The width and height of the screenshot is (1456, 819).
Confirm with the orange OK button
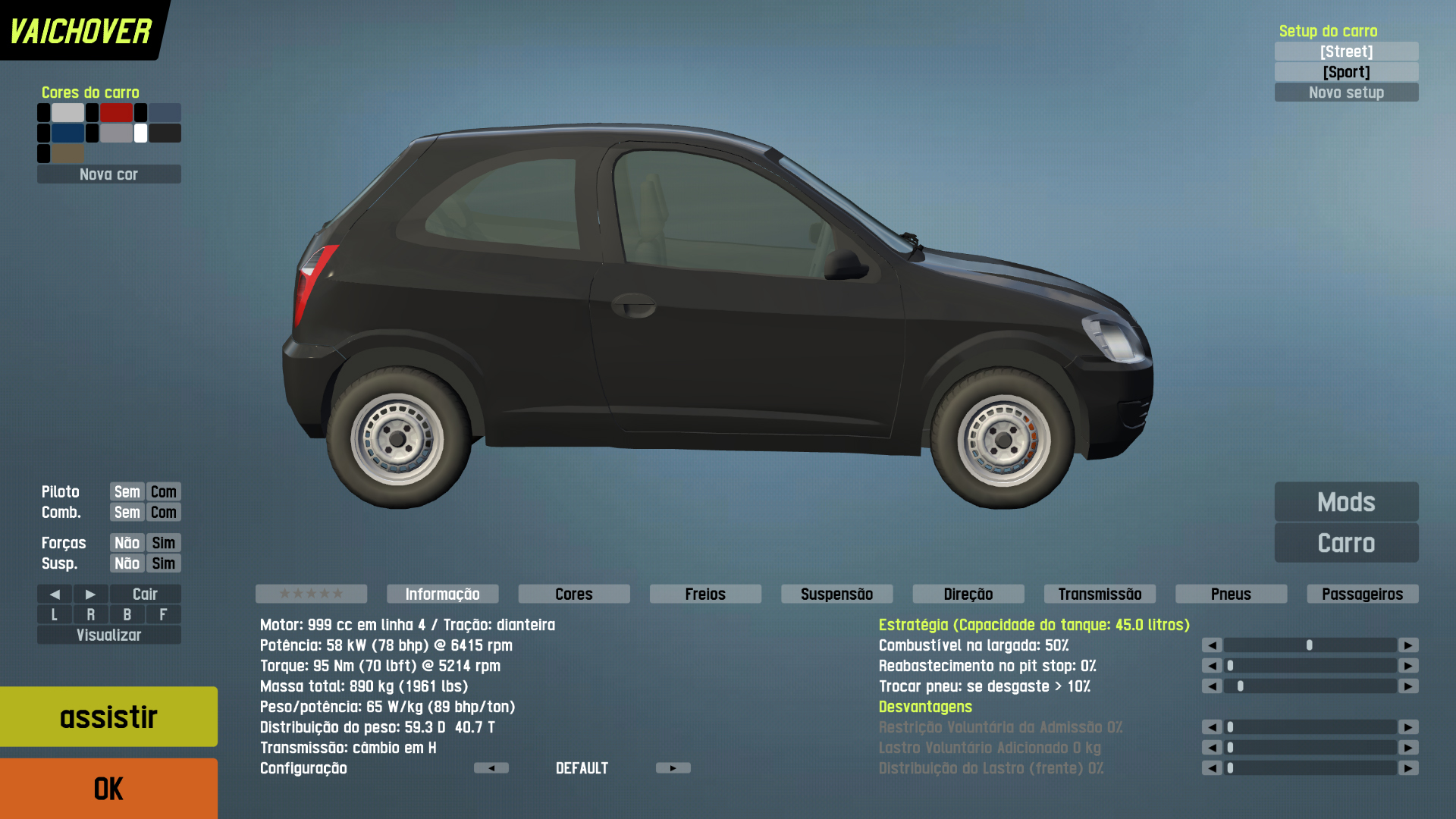pos(108,789)
